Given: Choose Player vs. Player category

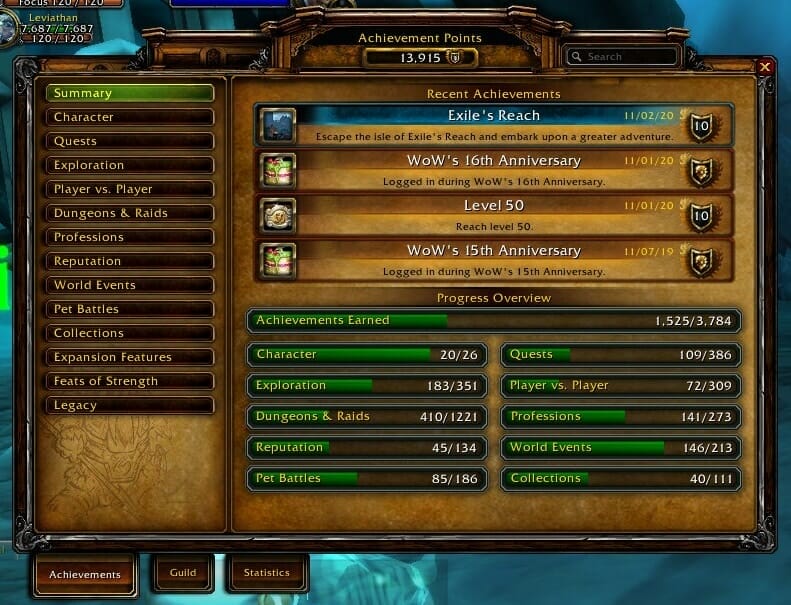Looking at the screenshot, I should point(129,189).
